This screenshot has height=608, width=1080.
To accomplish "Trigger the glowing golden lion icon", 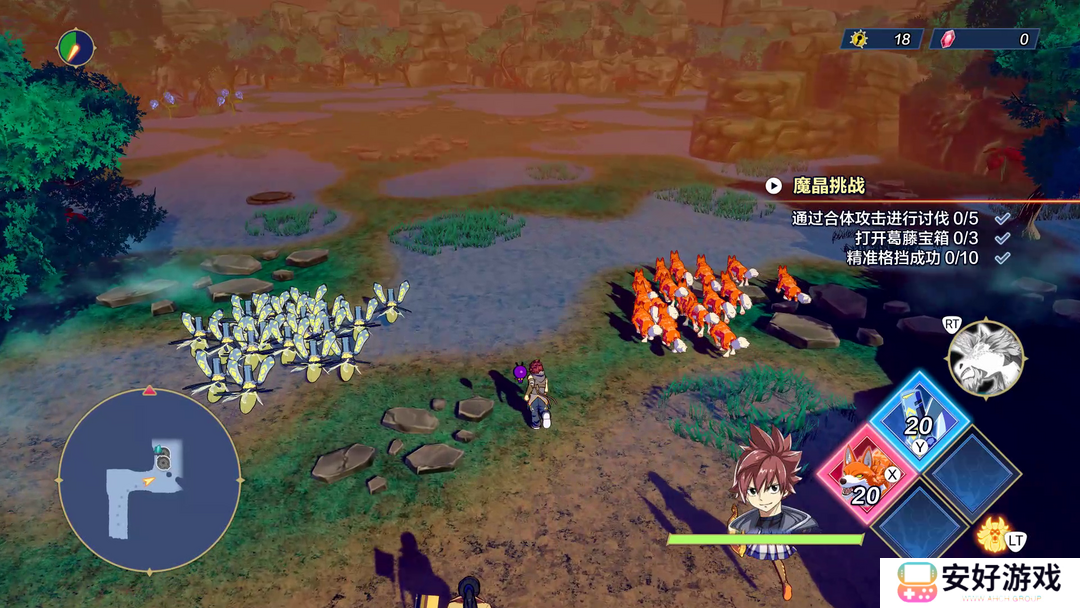I will (993, 535).
